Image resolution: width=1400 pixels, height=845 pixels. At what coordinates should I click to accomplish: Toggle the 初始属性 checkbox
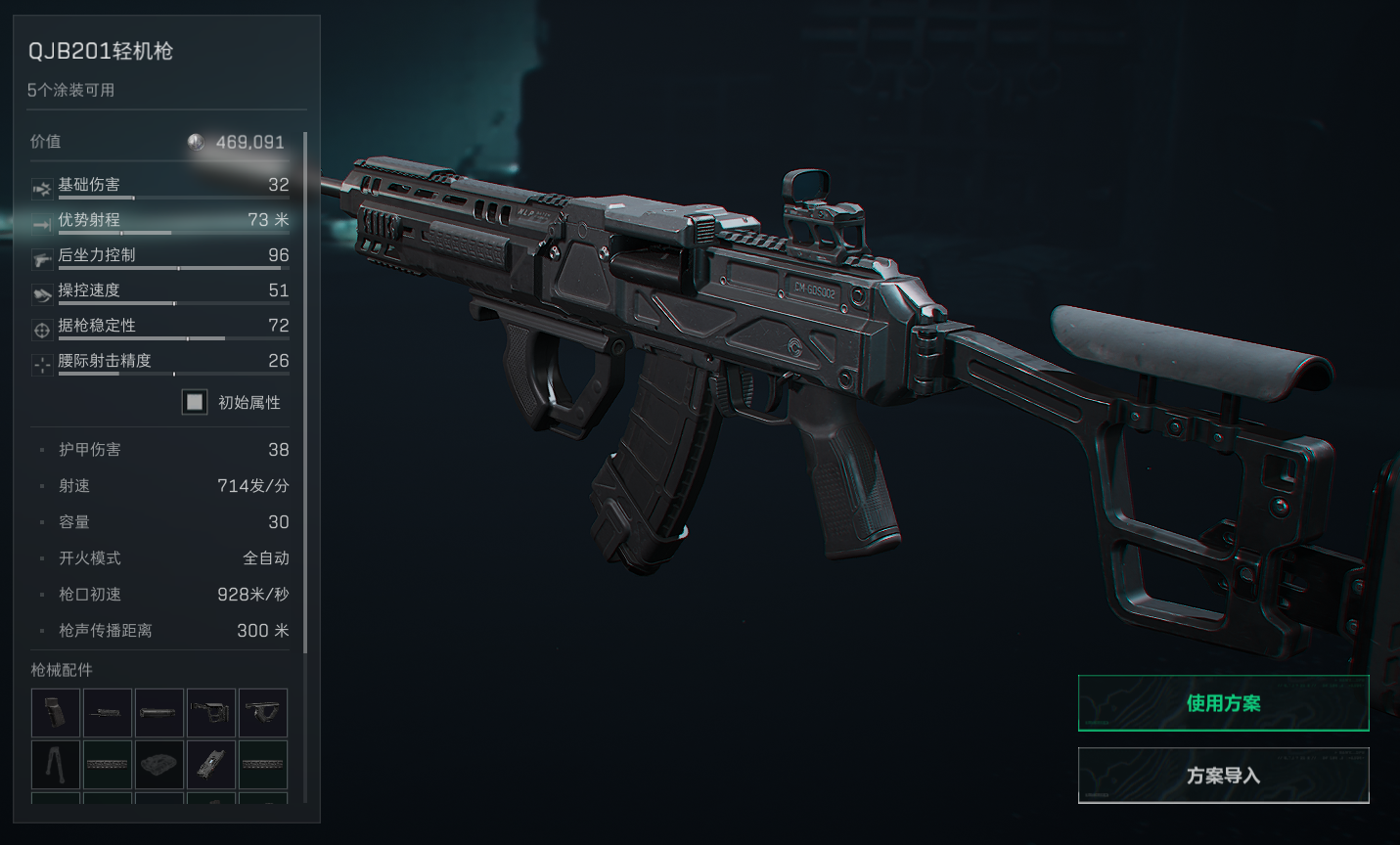tap(195, 402)
